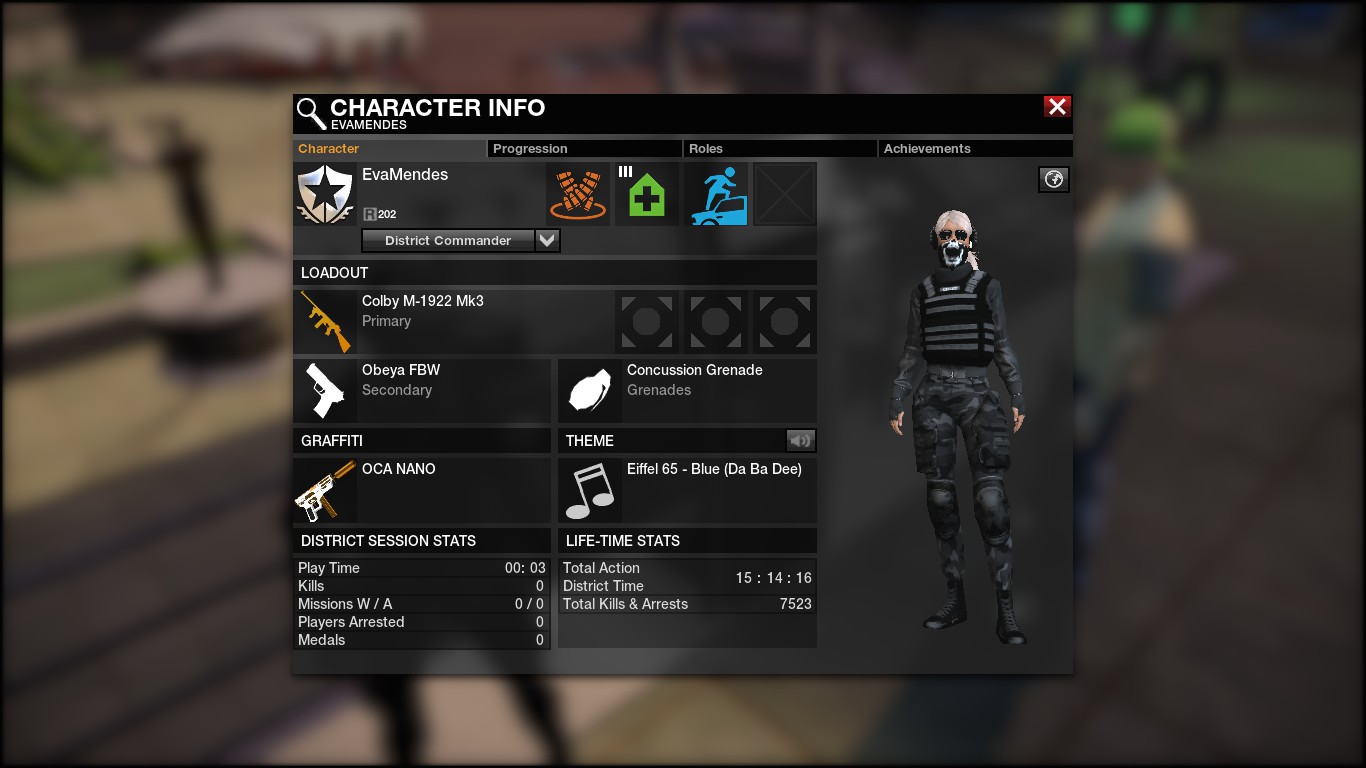The height and width of the screenshot is (768, 1366).
Task: Click the globe button above the character
Action: click(1053, 179)
